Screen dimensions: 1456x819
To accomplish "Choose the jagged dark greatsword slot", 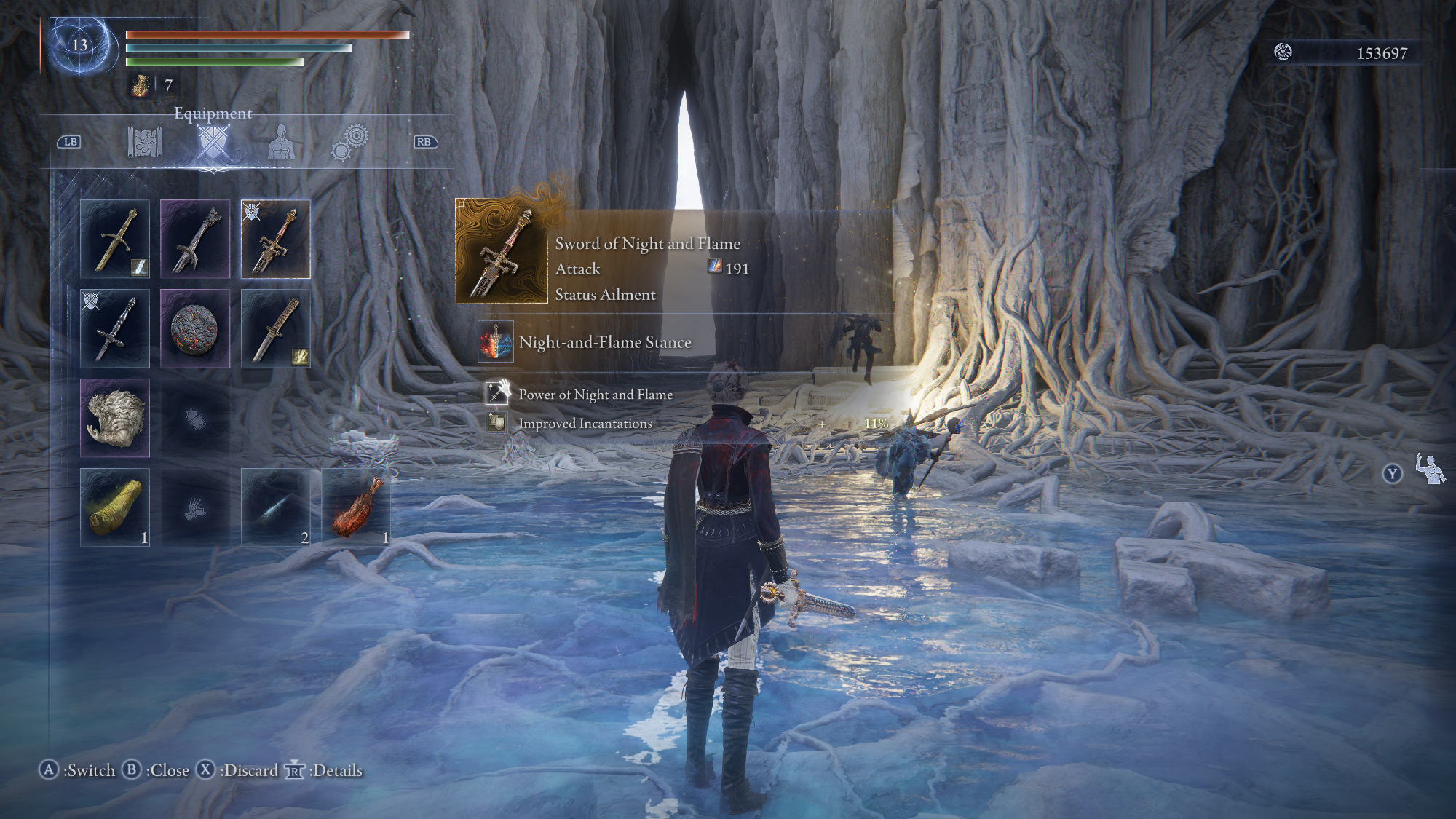I will 195,239.
